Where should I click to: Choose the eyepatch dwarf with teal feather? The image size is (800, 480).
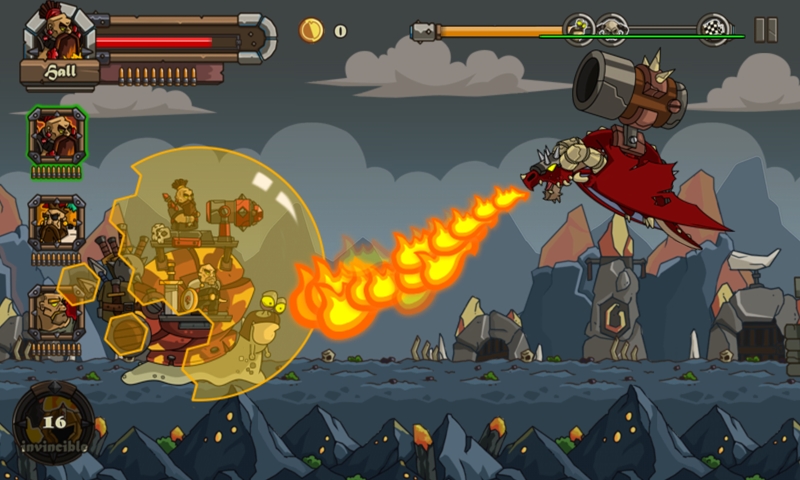(56, 223)
